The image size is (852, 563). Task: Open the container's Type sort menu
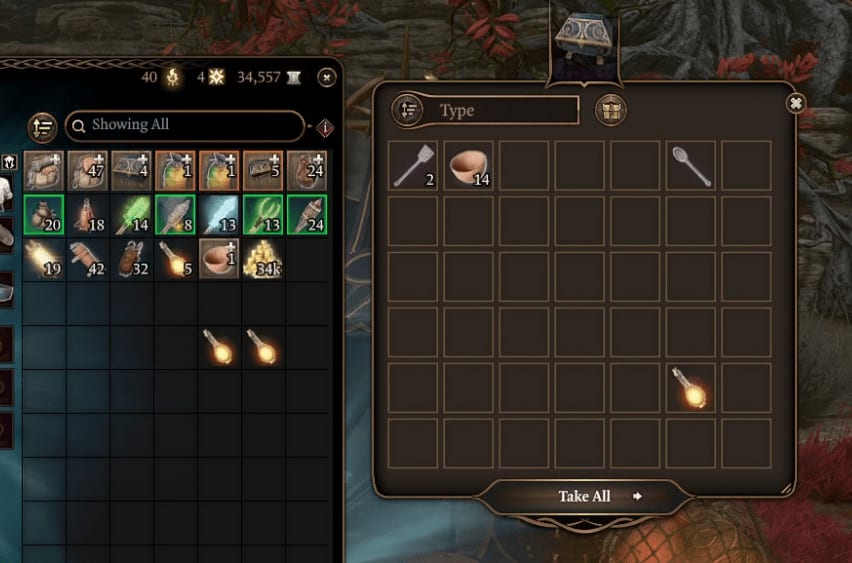pos(407,110)
